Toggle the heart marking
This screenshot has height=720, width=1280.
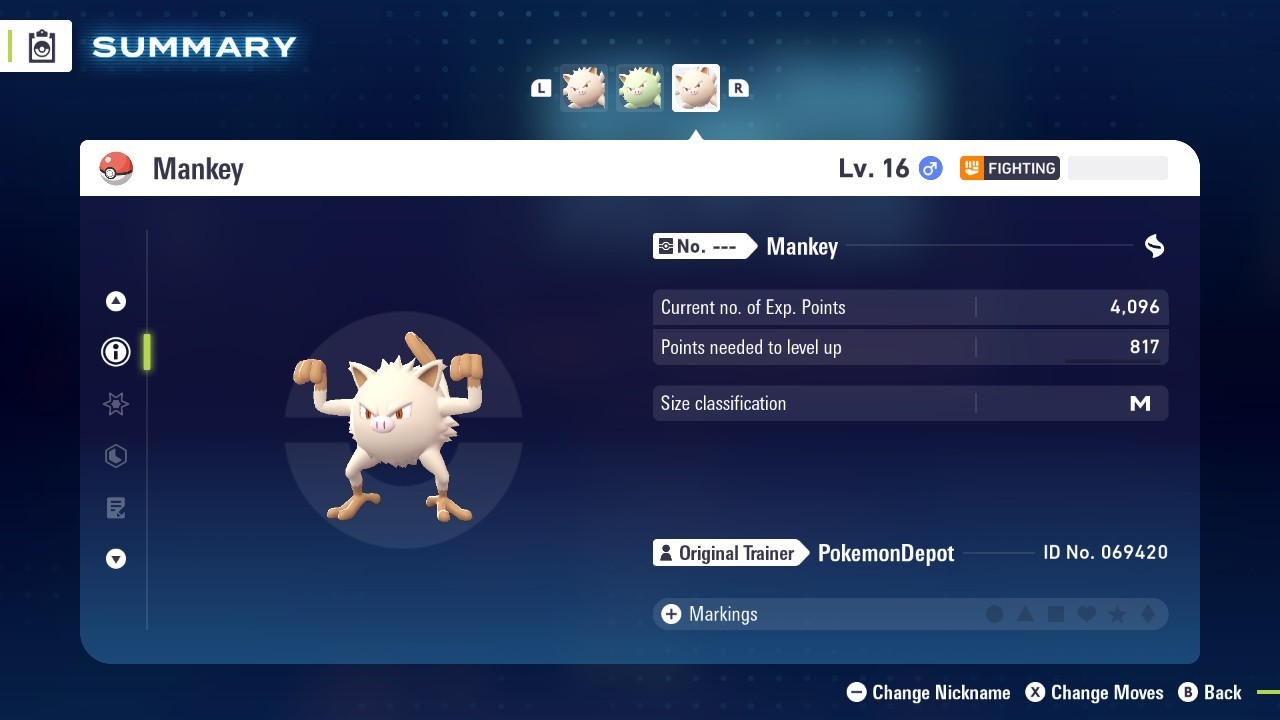1086,614
